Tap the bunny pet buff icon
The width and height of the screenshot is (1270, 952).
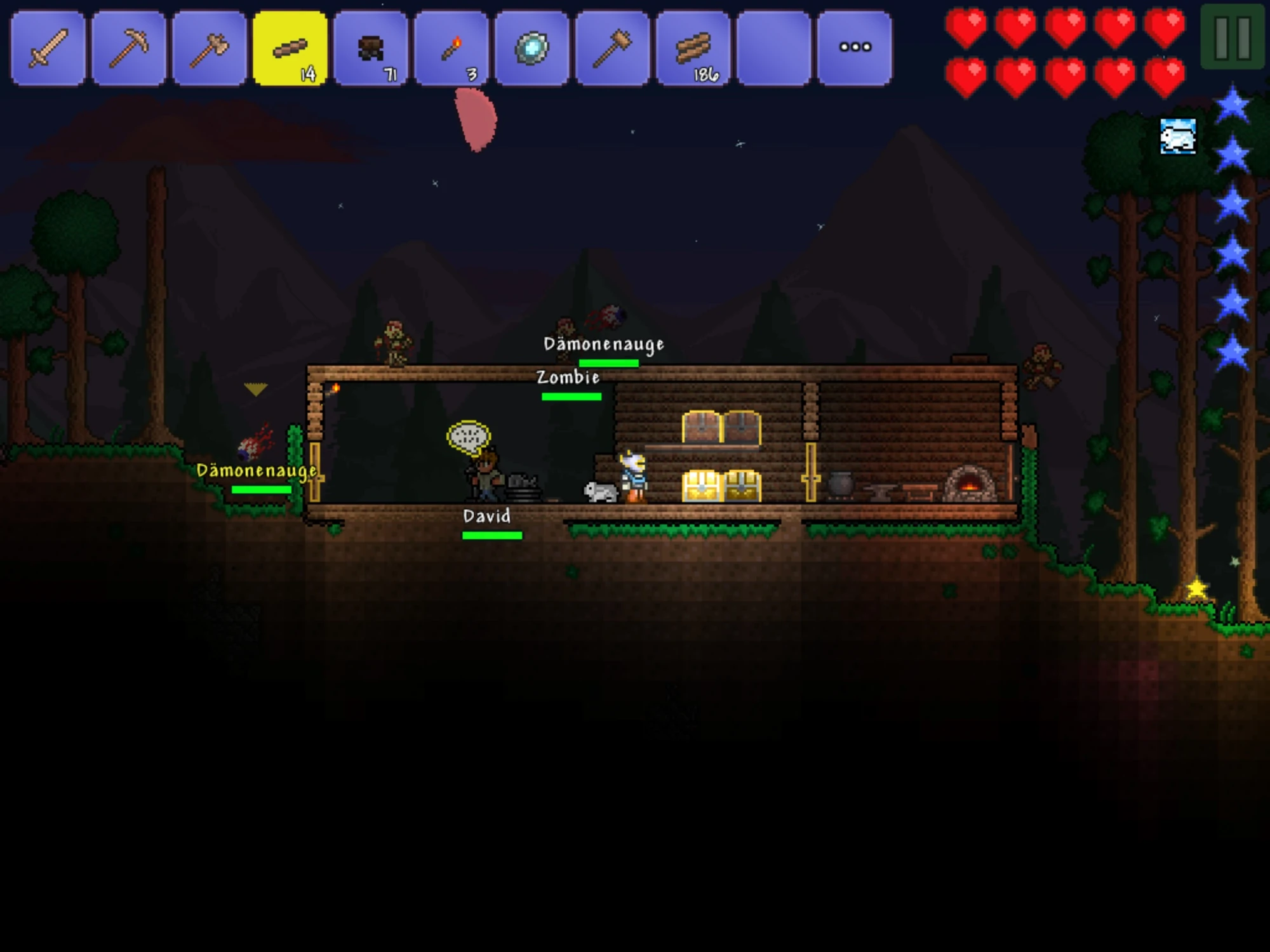pyautogui.click(x=1178, y=136)
